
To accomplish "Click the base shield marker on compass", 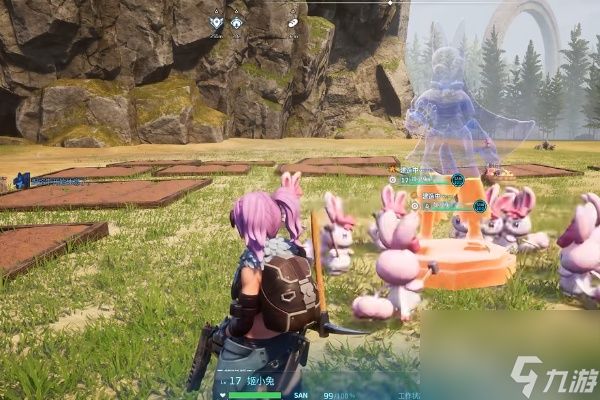I will 216,20.
